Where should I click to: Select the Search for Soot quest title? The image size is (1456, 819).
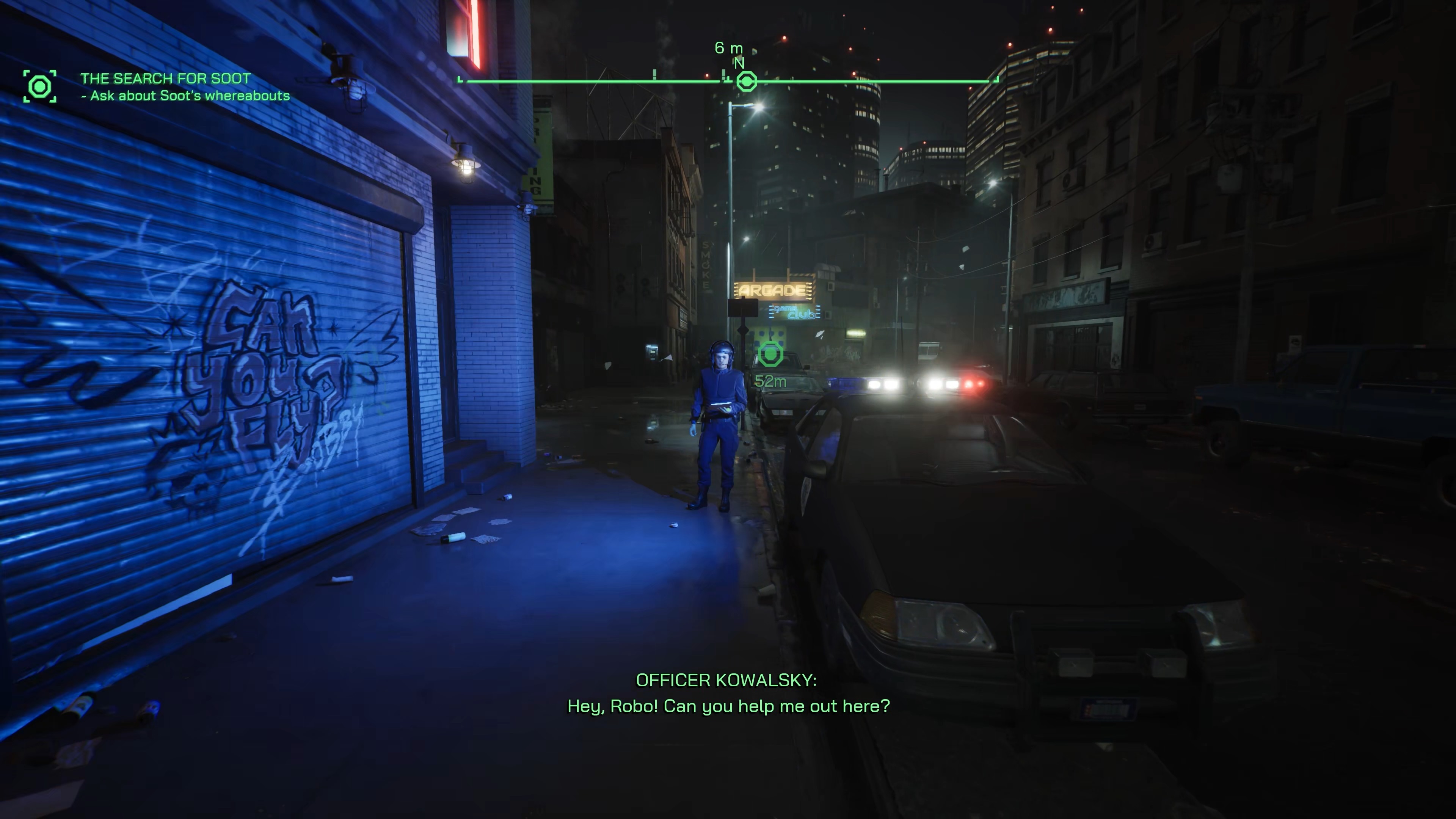click(165, 78)
